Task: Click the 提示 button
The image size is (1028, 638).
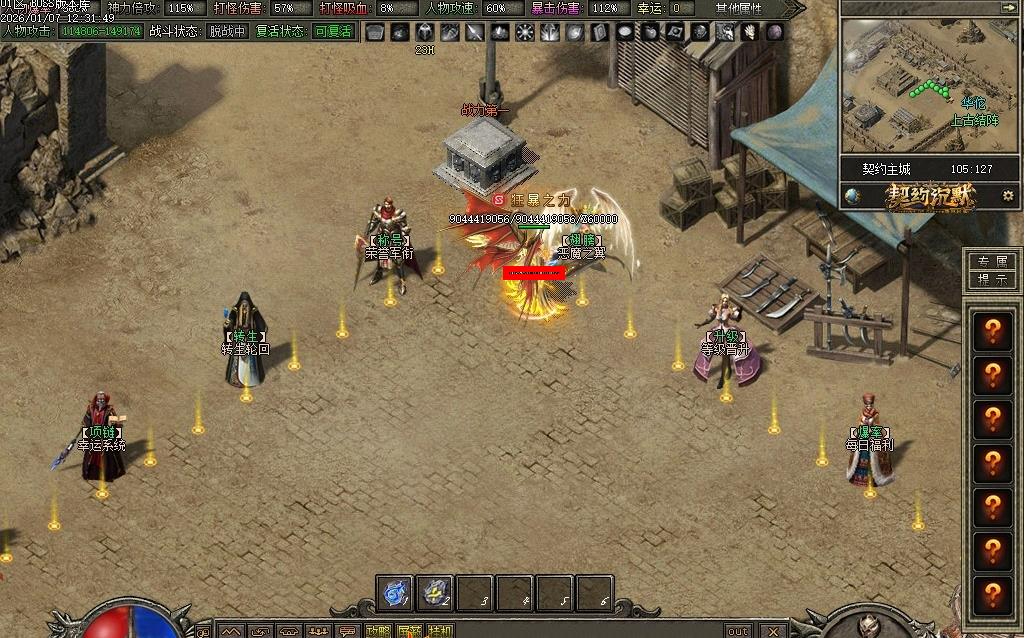Action: tap(992, 280)
